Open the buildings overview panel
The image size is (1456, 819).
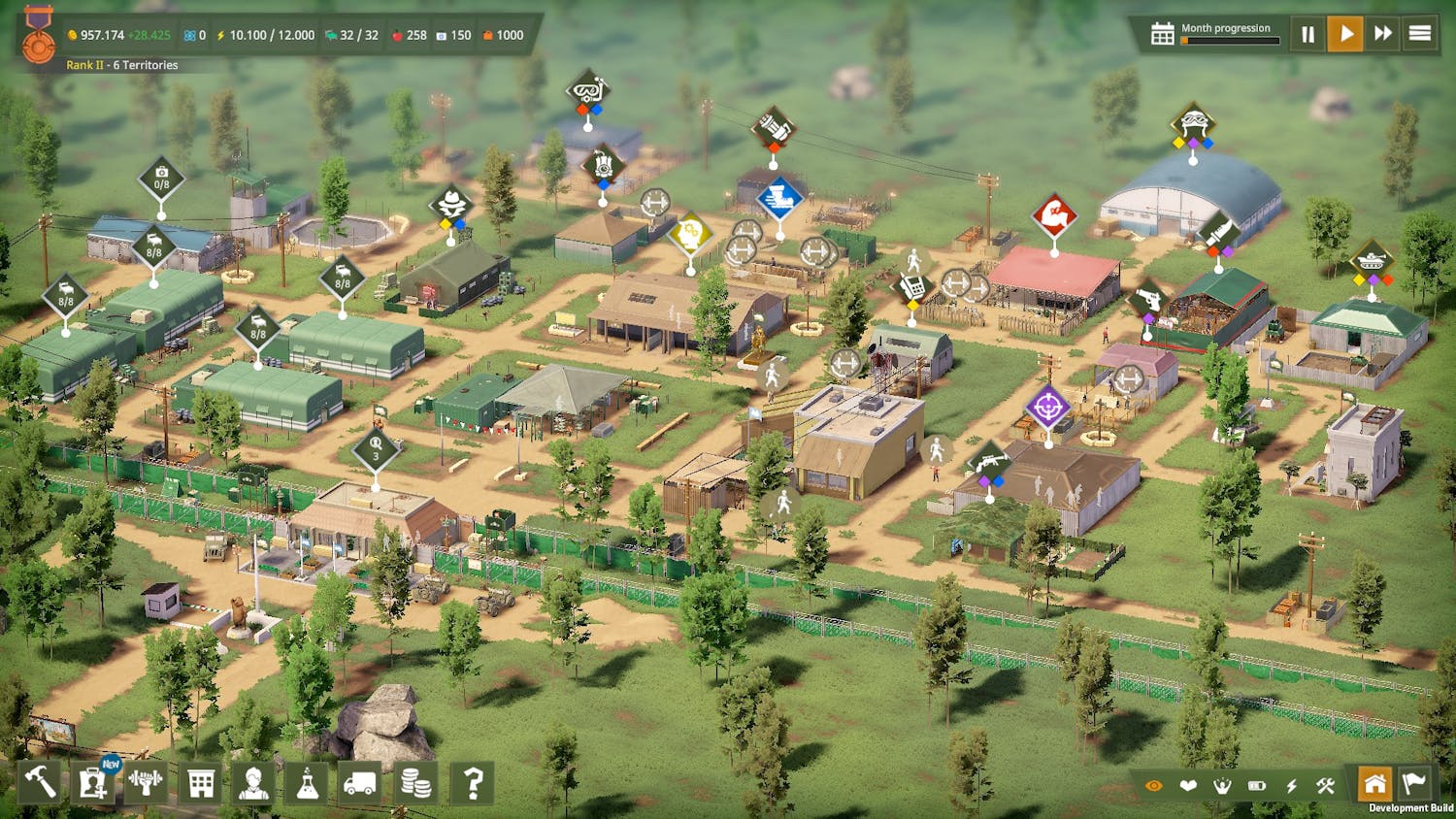click(x=201, y=782)
